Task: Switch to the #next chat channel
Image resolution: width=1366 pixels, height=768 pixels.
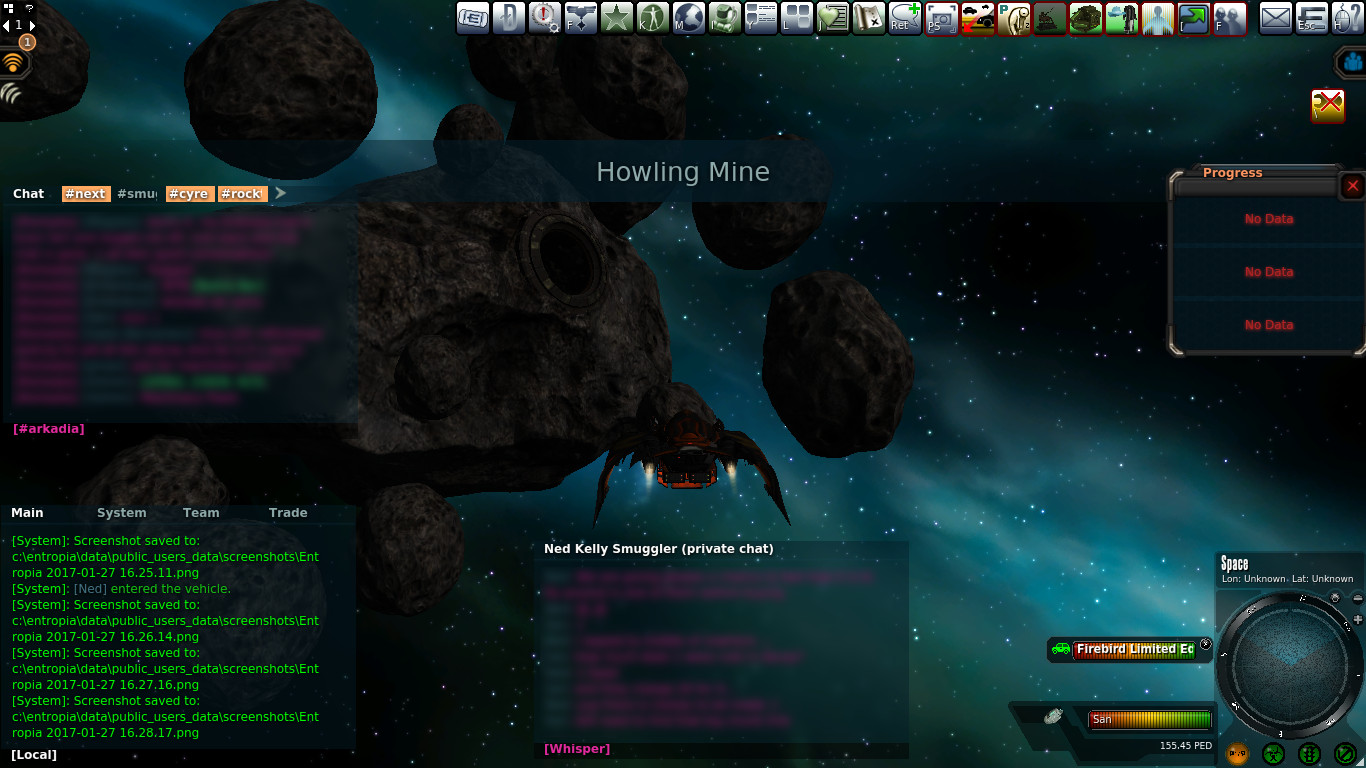Action: 84,194
